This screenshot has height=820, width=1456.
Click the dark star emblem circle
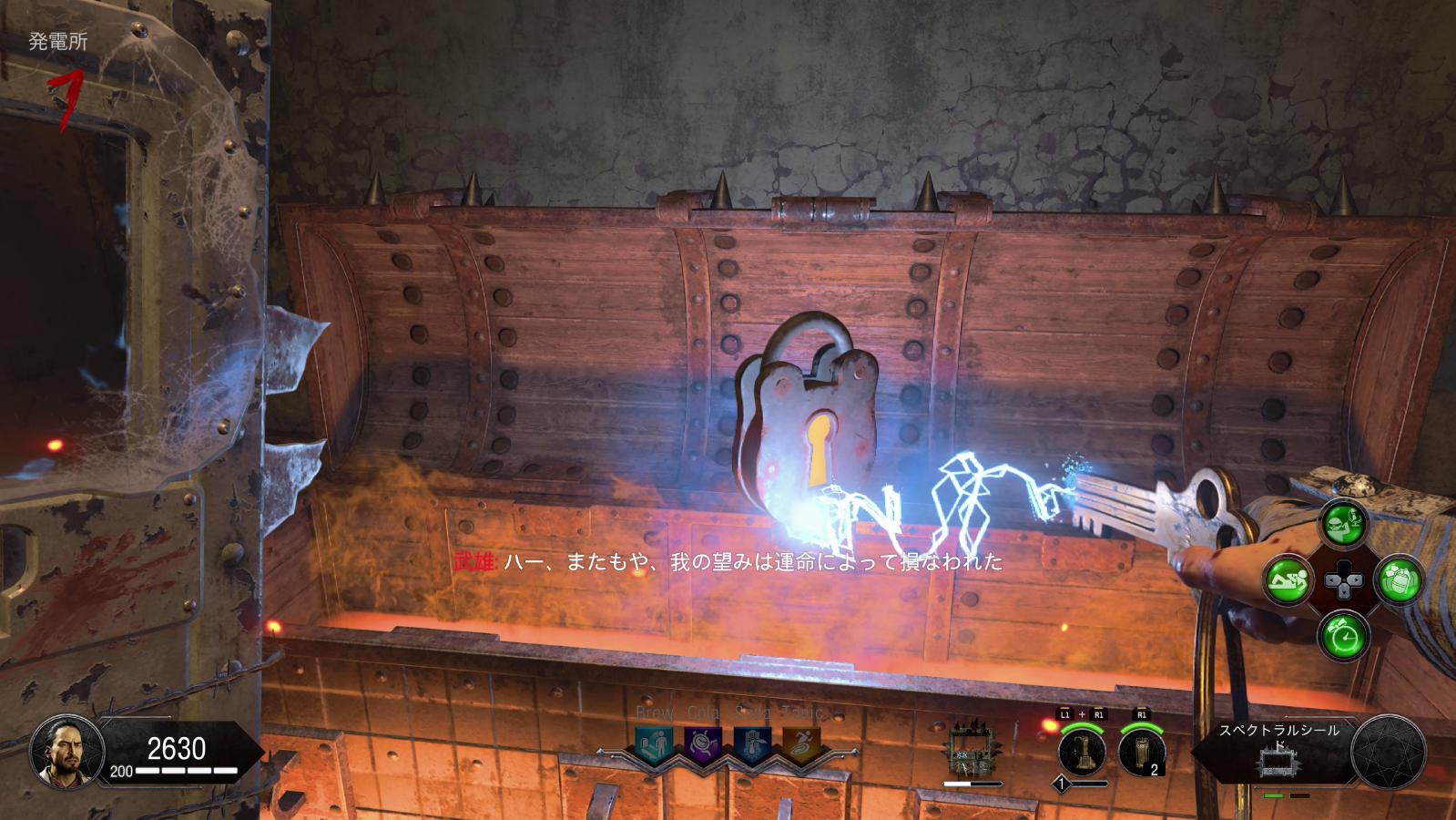coord(1387,752)
